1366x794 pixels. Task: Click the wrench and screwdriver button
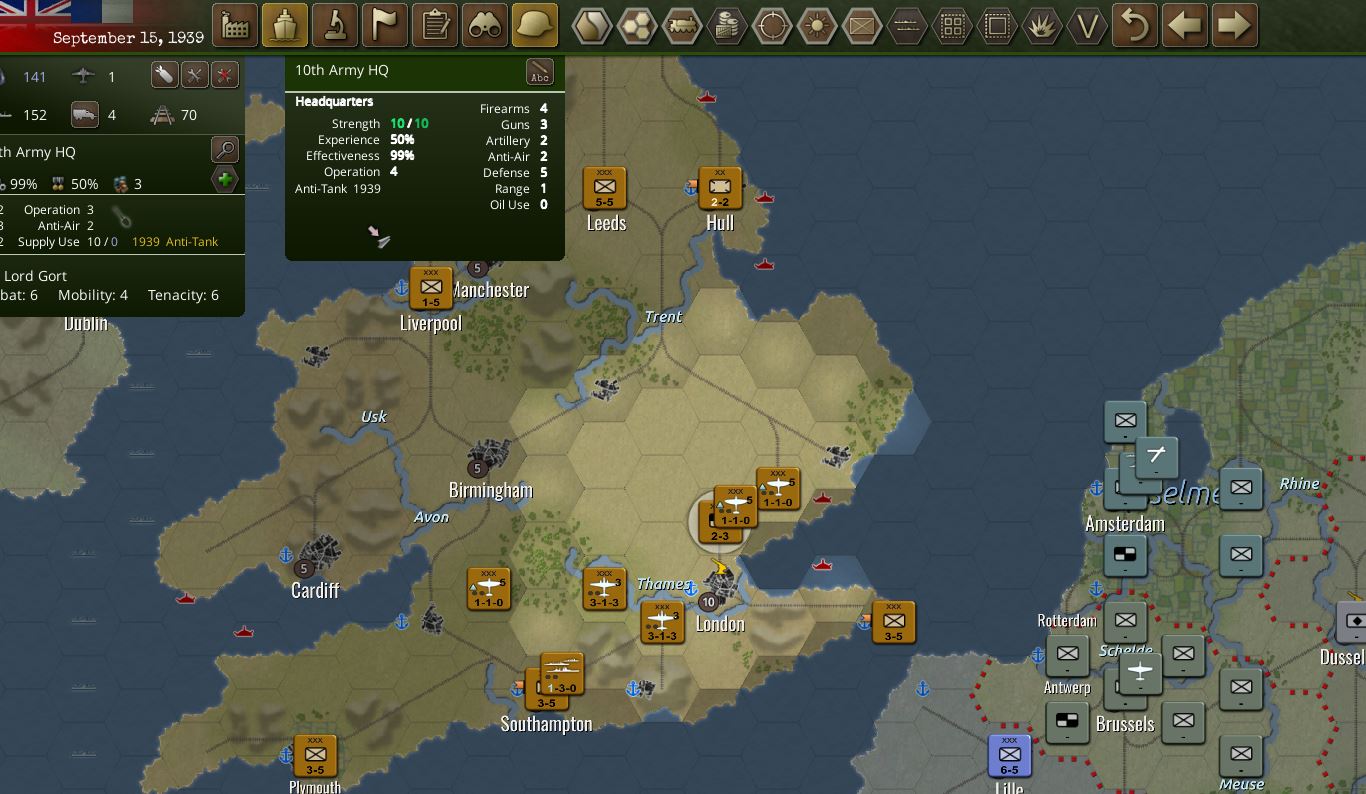pyautogui.click(x=194, y=75)
